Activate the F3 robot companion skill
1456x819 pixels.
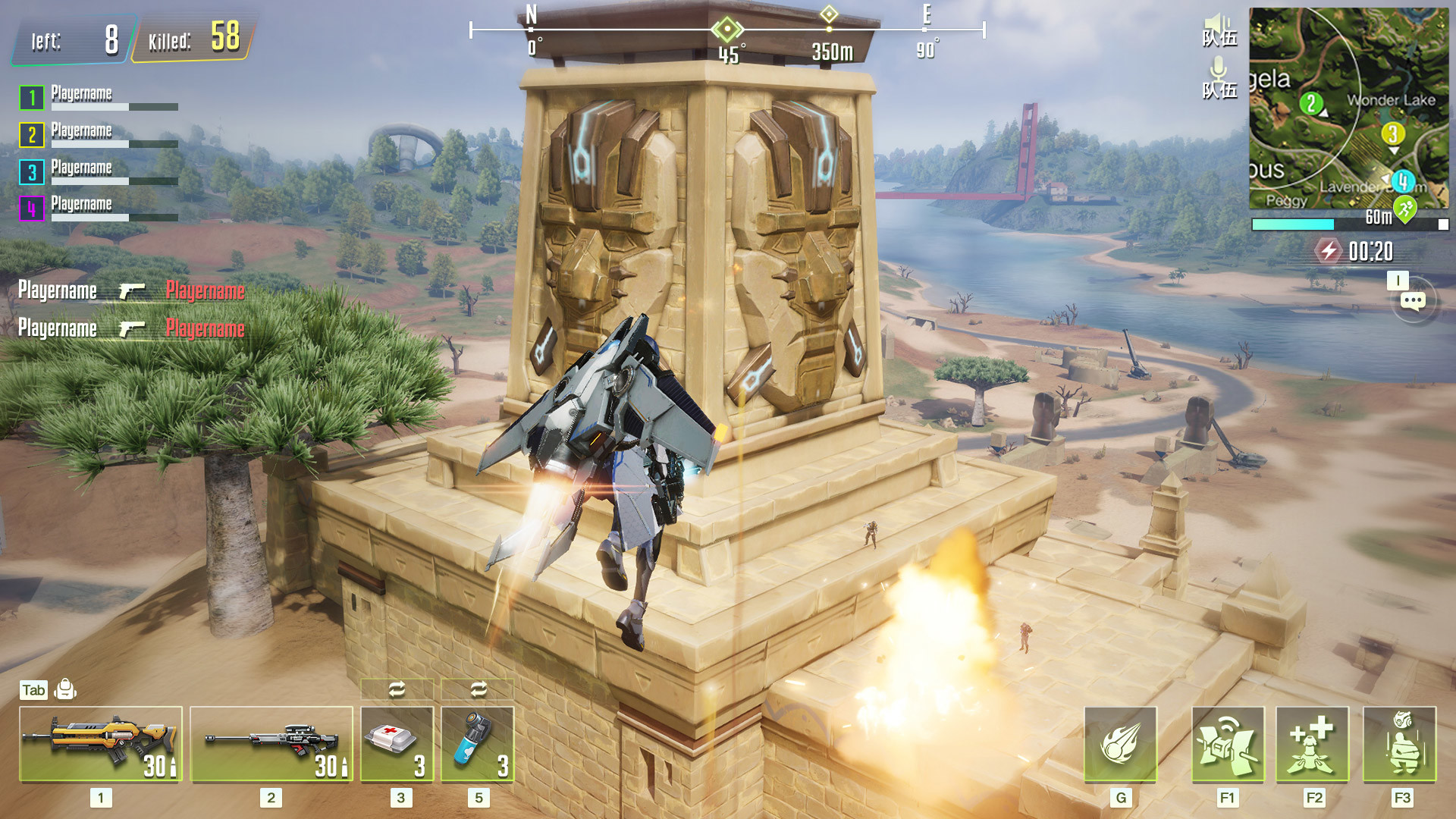tap(1400, 744)
